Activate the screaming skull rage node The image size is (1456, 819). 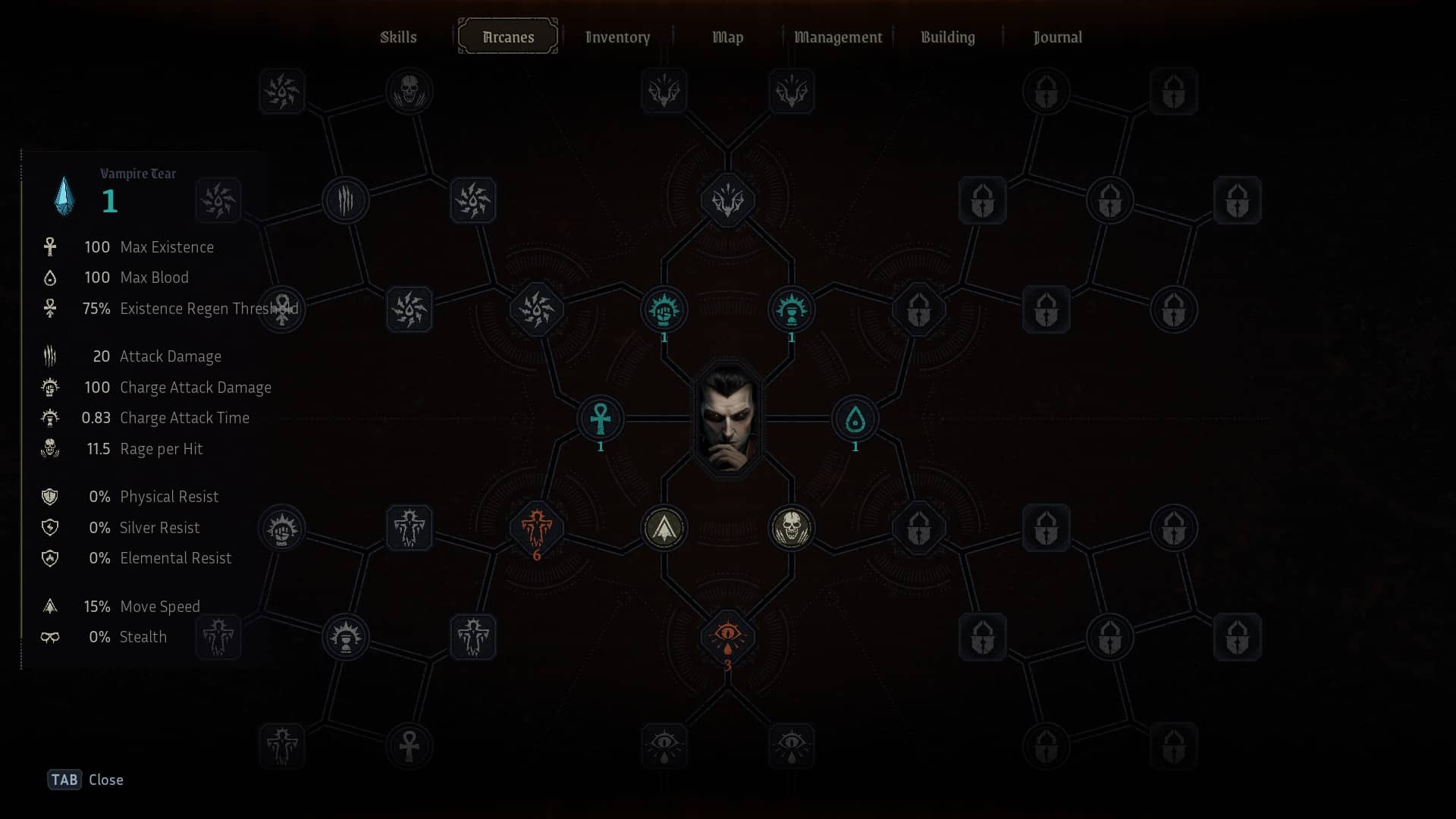pyautogui.click(x=792, y=528)
